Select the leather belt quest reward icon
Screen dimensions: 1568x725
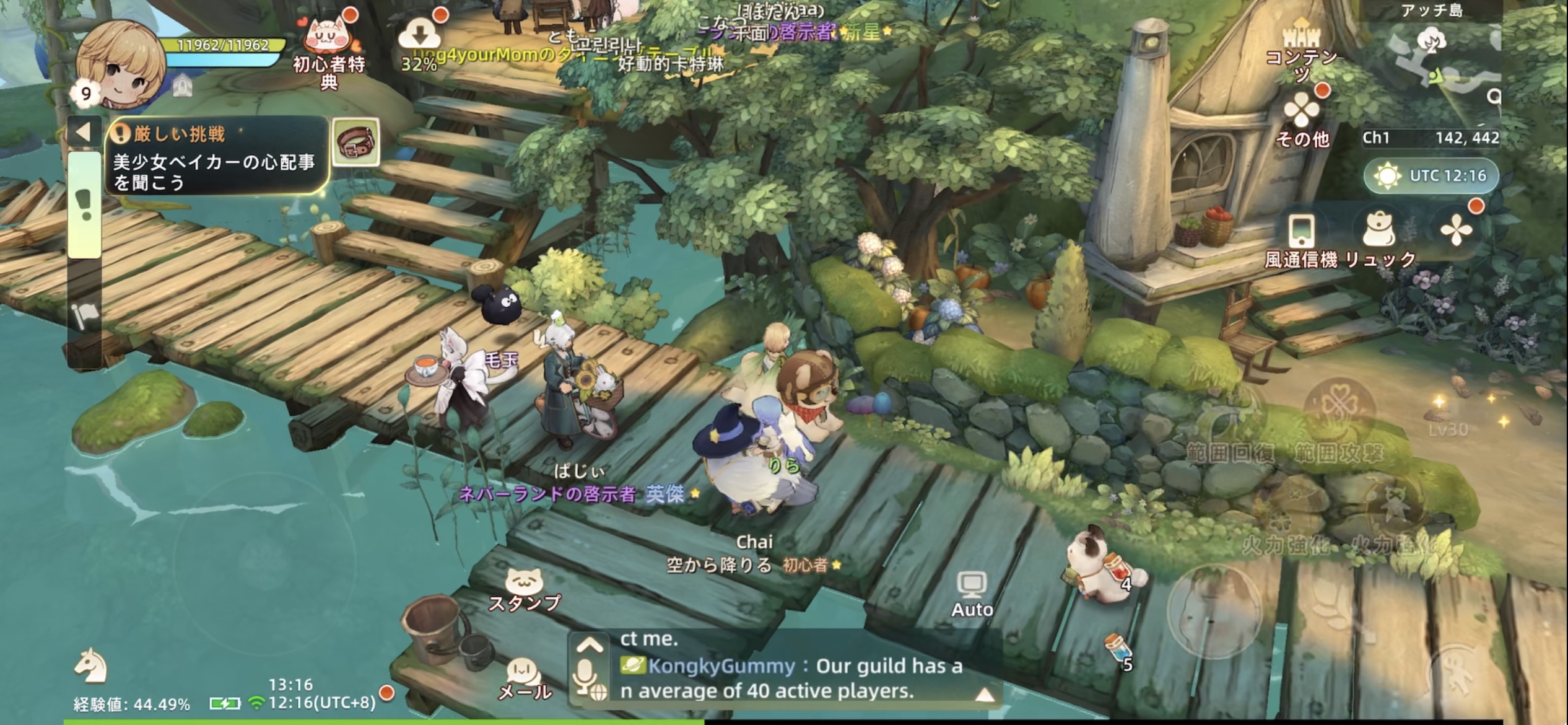point(356,142)
